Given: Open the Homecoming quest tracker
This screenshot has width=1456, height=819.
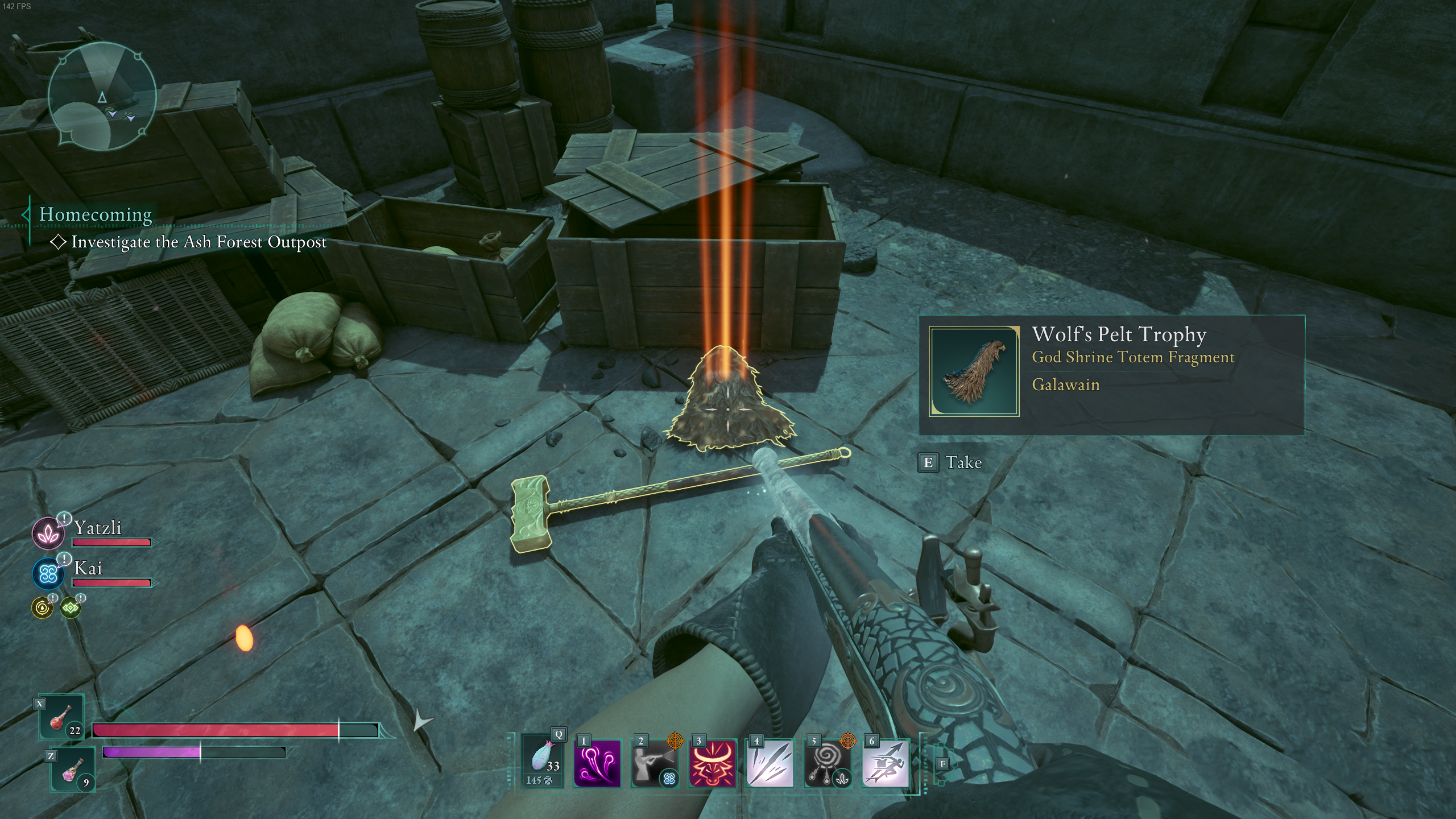Looking at the screenshot, I should click(x=96, y=214).
